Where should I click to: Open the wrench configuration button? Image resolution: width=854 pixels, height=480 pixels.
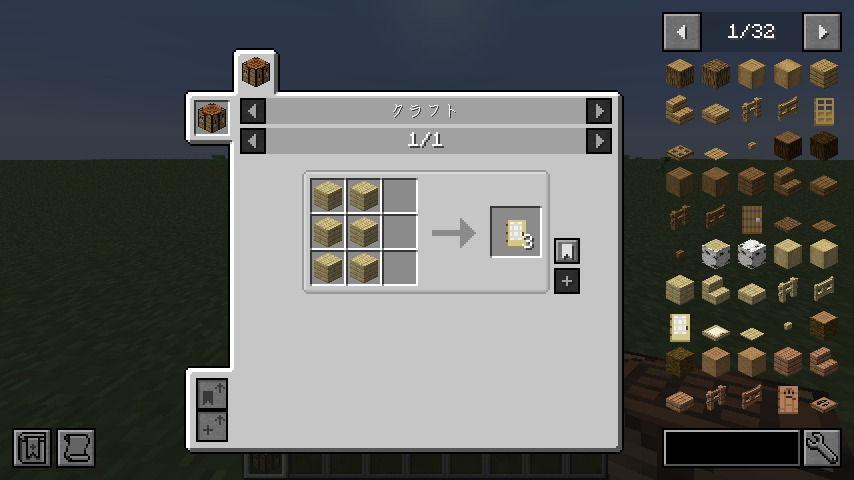point(822,448)
